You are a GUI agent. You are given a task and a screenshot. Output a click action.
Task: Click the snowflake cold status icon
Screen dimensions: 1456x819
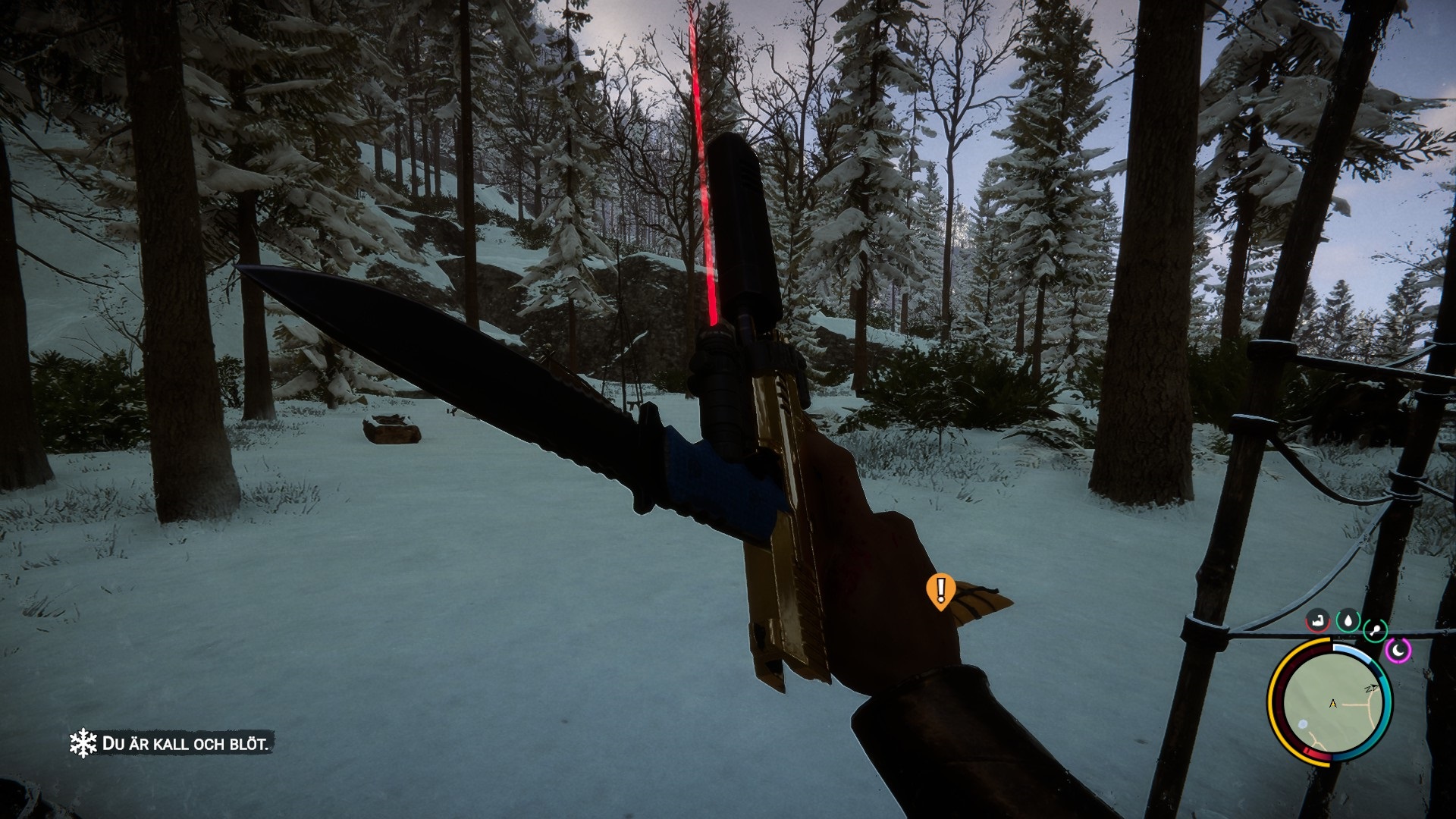click(x=83, y=743)
